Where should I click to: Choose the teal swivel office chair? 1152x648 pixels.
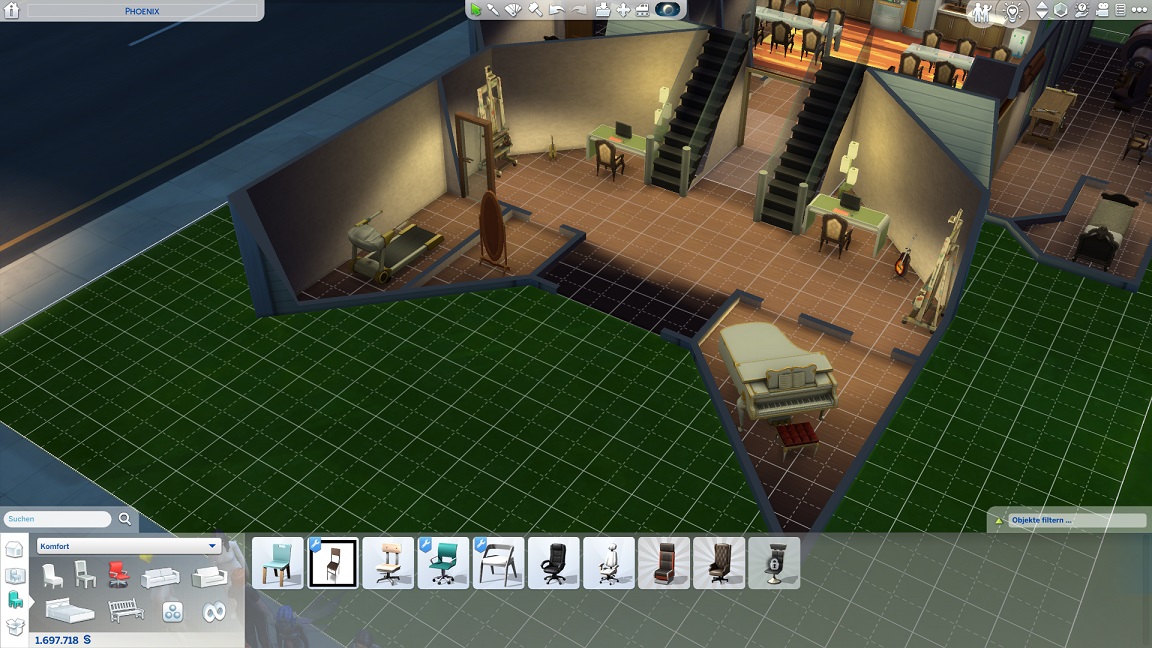click(x=443, y=563)
